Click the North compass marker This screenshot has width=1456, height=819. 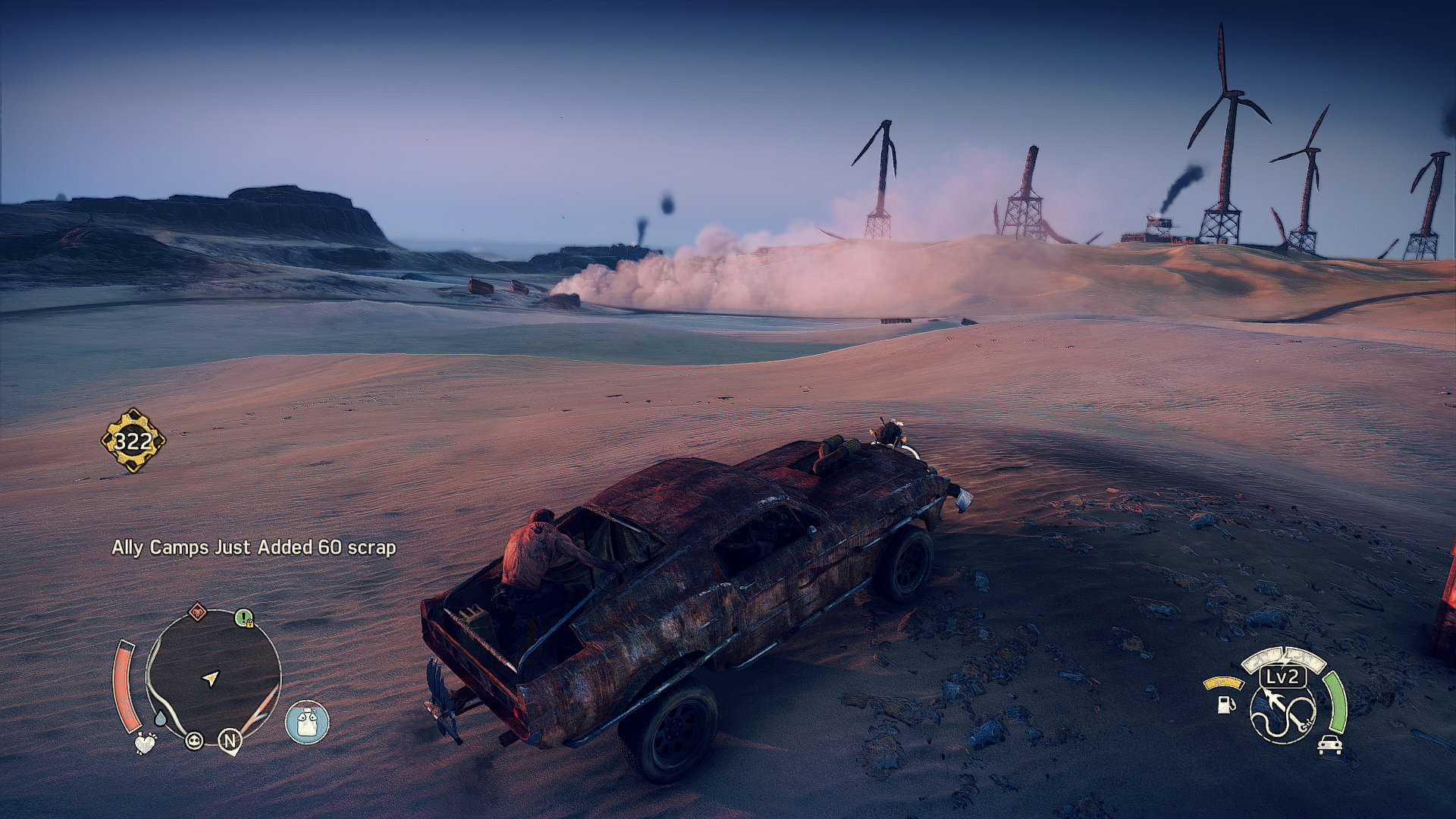coord(230,740)
